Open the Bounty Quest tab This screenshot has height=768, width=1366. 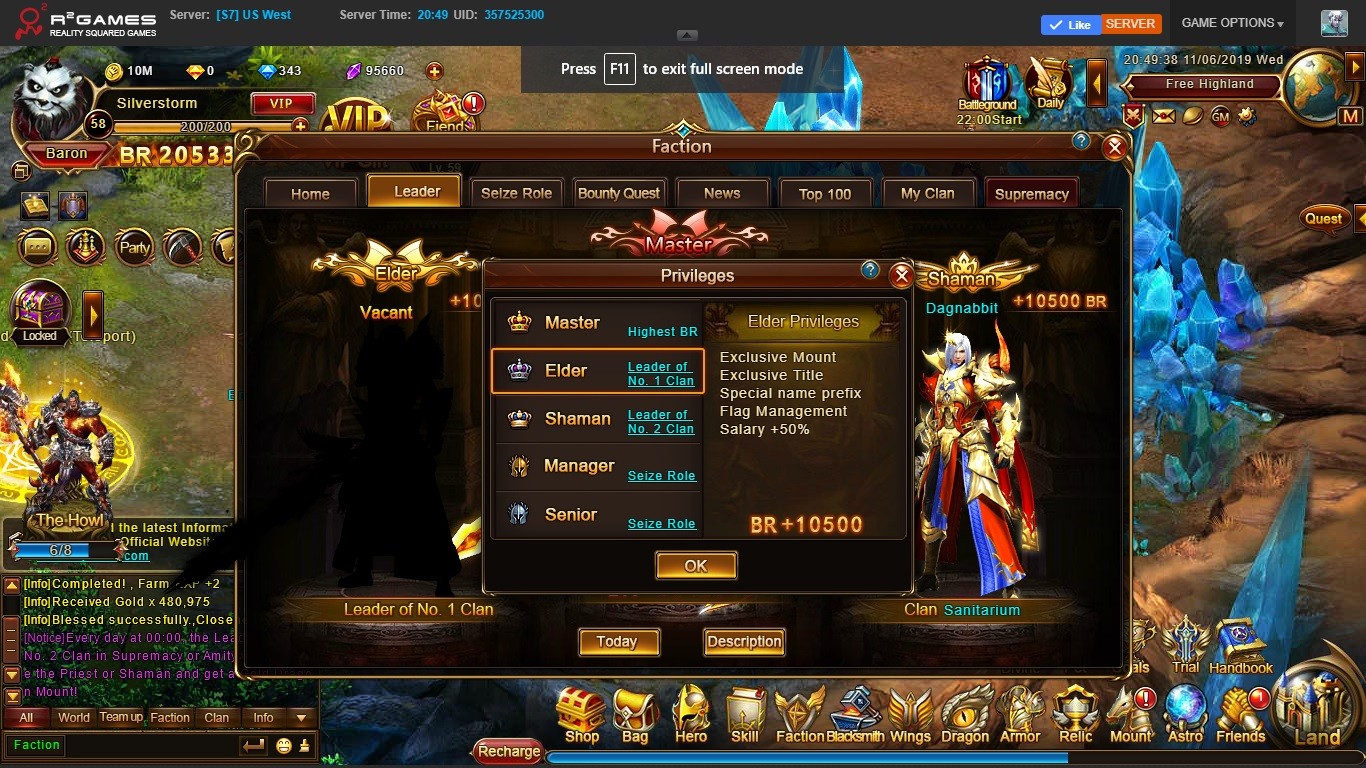point(619,193)
